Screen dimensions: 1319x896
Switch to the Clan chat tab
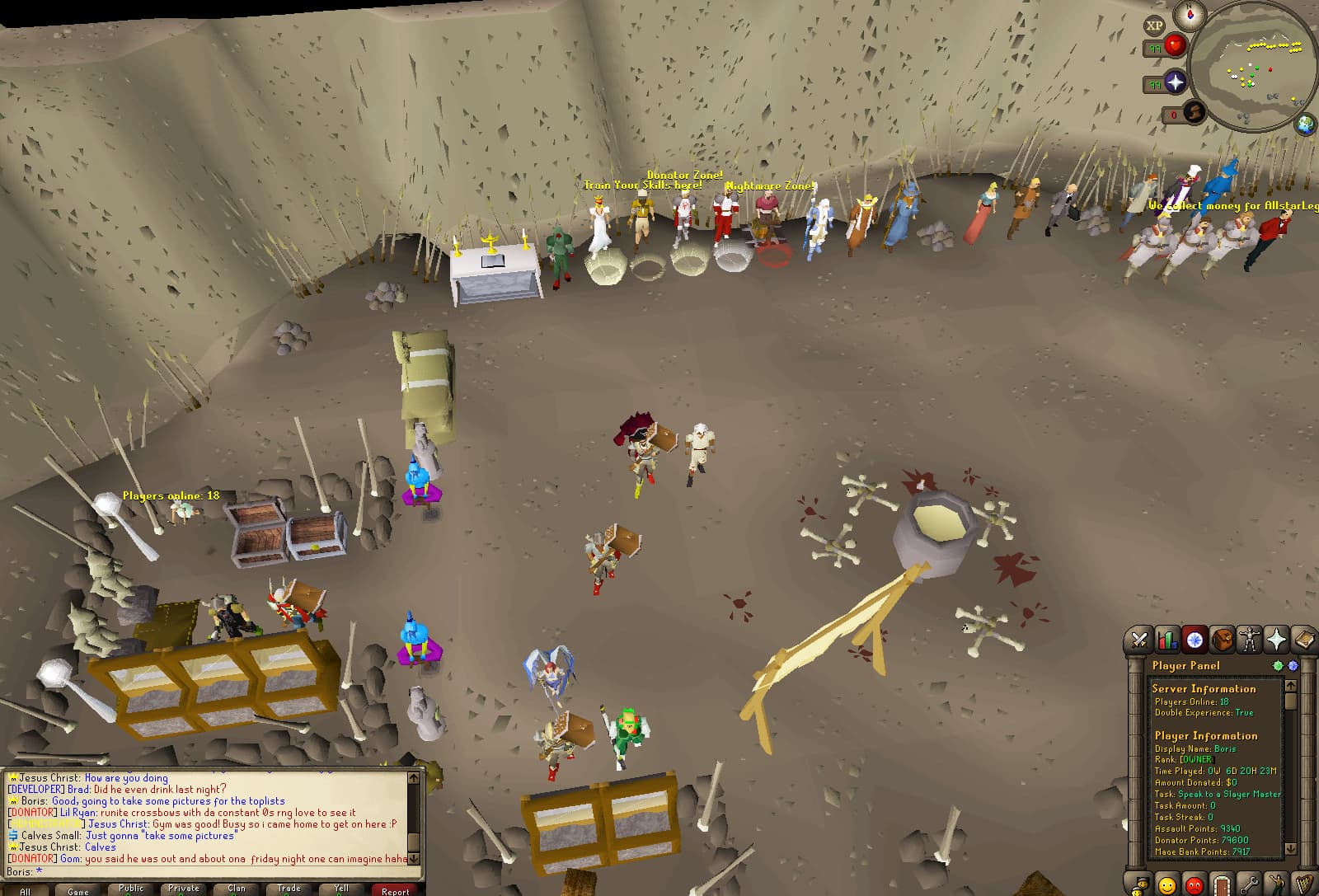pyautogui.click(x=237, y=889)
